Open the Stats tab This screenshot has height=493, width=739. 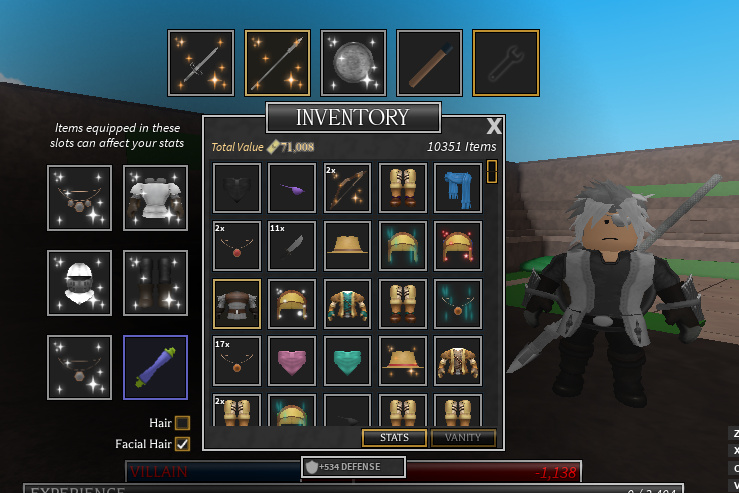coord(394,437)
